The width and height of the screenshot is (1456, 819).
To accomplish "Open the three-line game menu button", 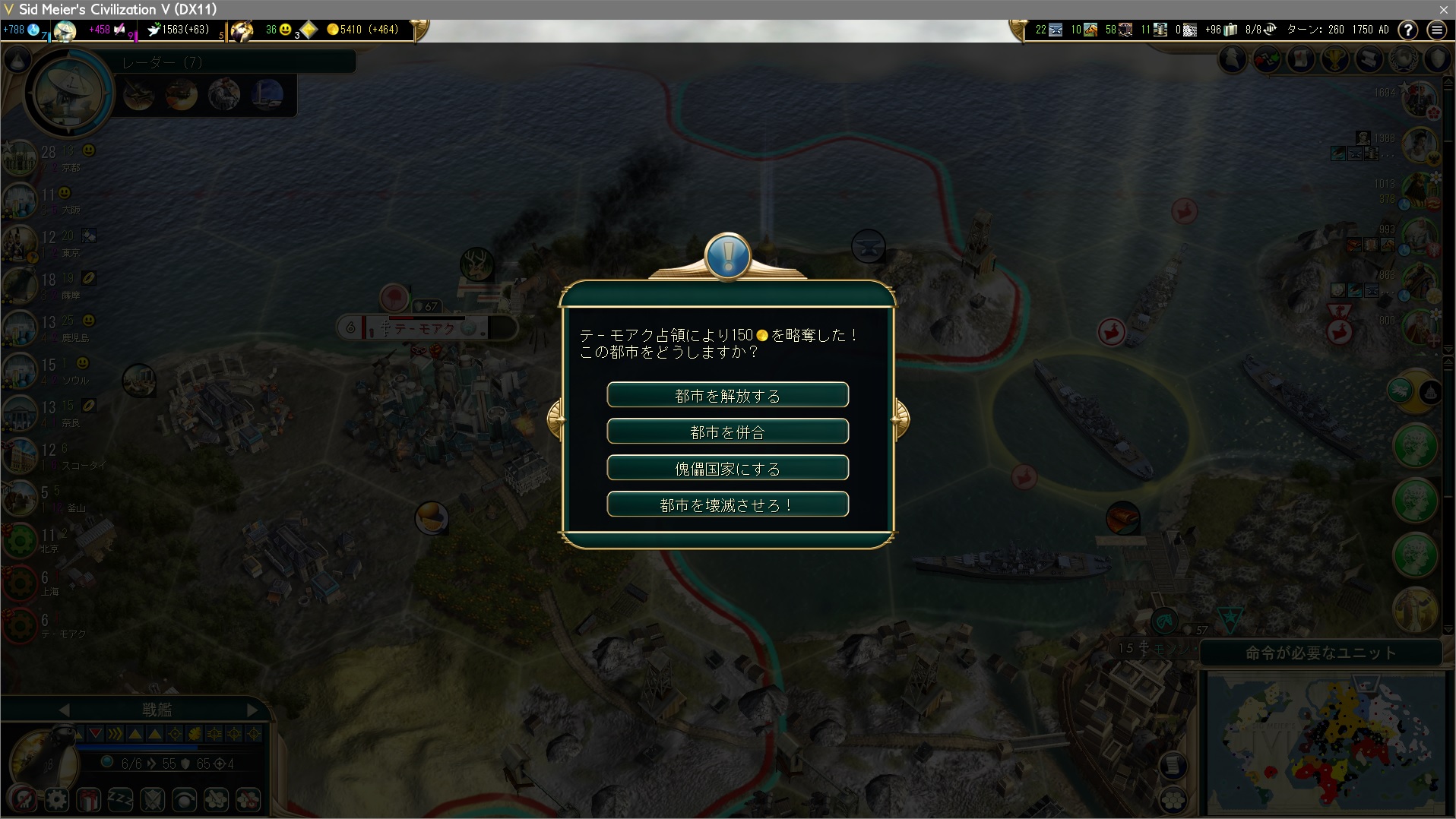I will (1436, 30).
